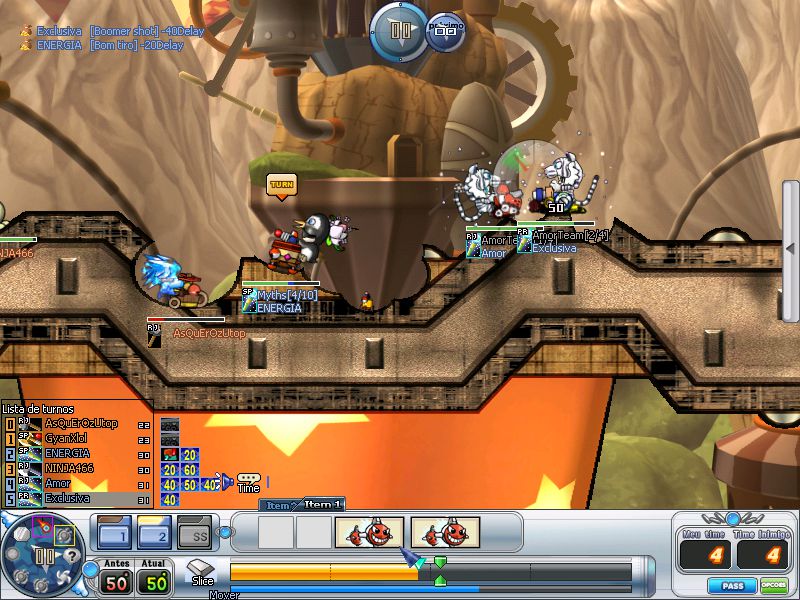Switch to the Item tab
The height and width of the screenshot is (600, 800).
pyautogui.click(x=277, y=506)
